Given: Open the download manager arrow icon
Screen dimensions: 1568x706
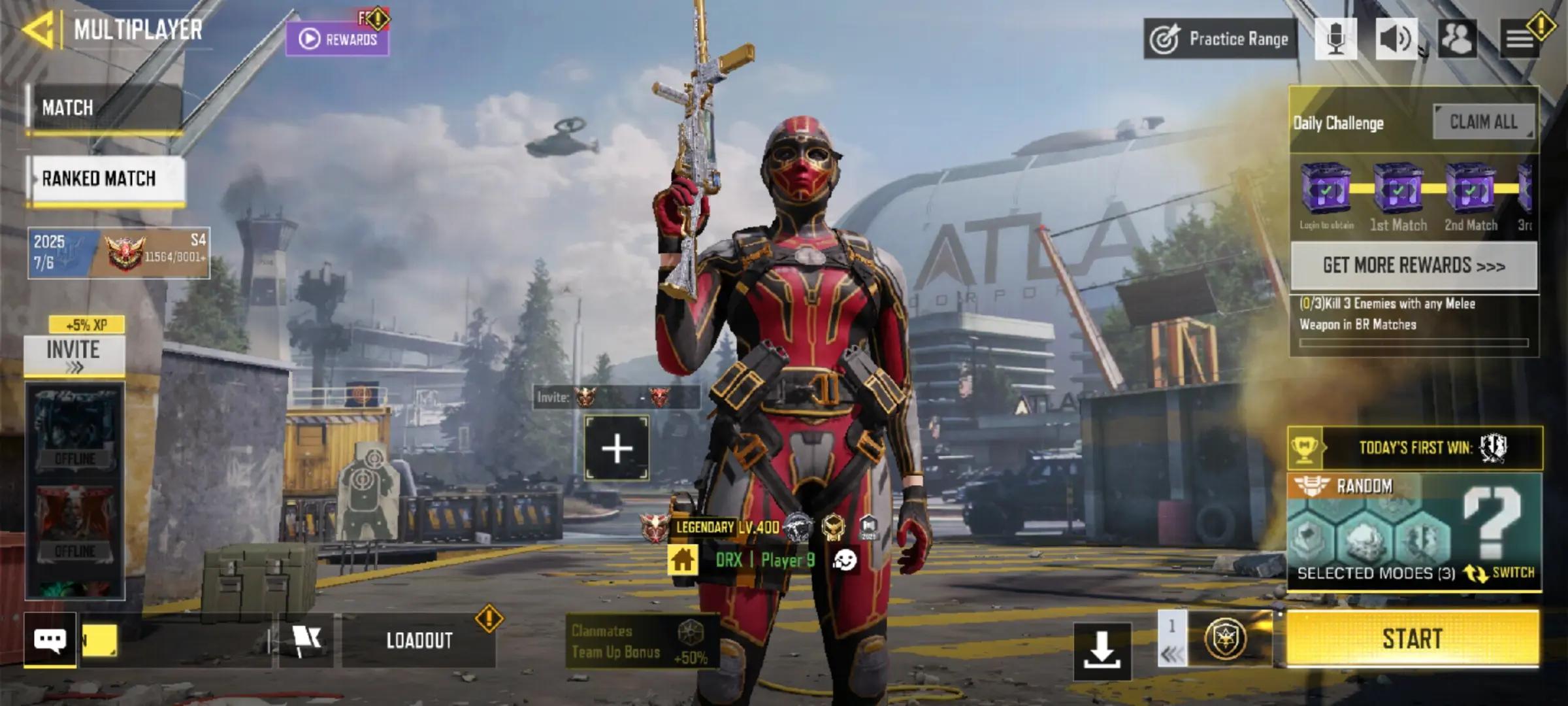Looking at the screenshot, I should (1102, 650).
